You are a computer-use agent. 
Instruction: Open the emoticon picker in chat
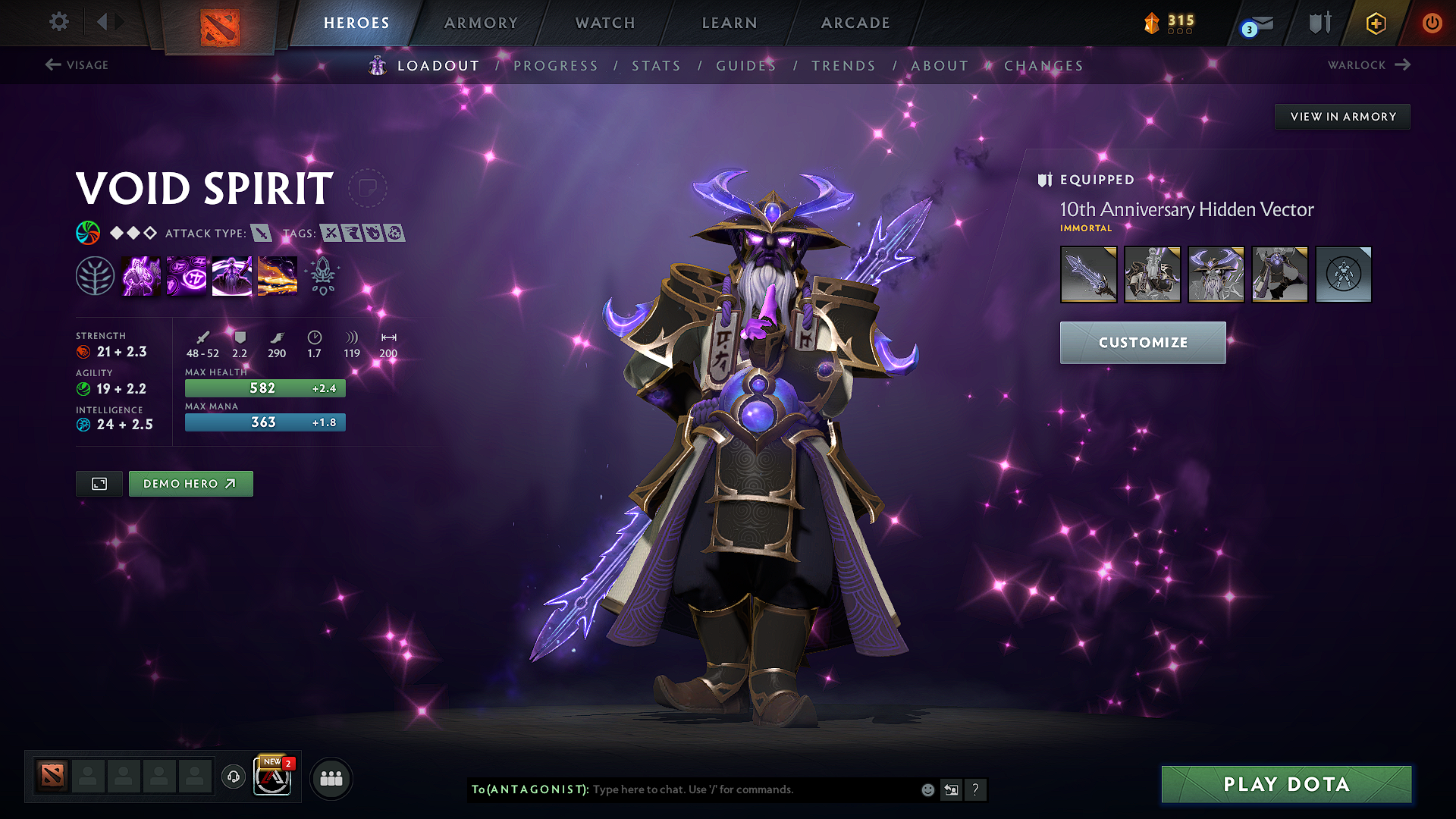point(927,789)
